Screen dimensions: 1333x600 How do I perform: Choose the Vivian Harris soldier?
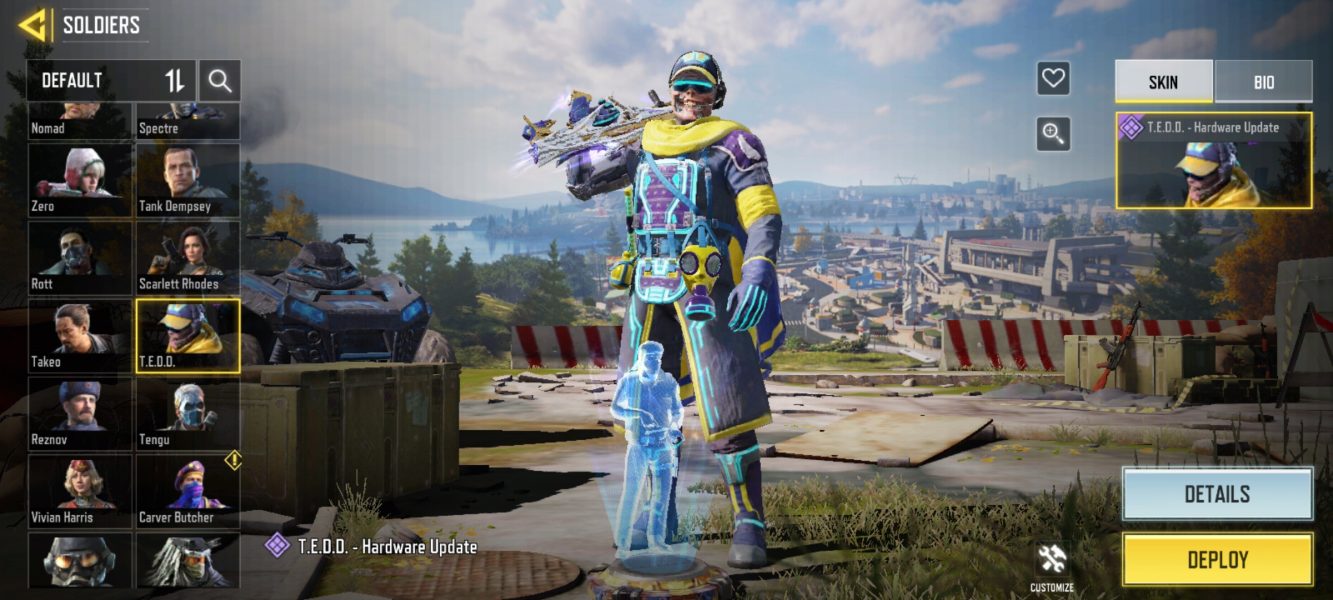click(79, 491)
